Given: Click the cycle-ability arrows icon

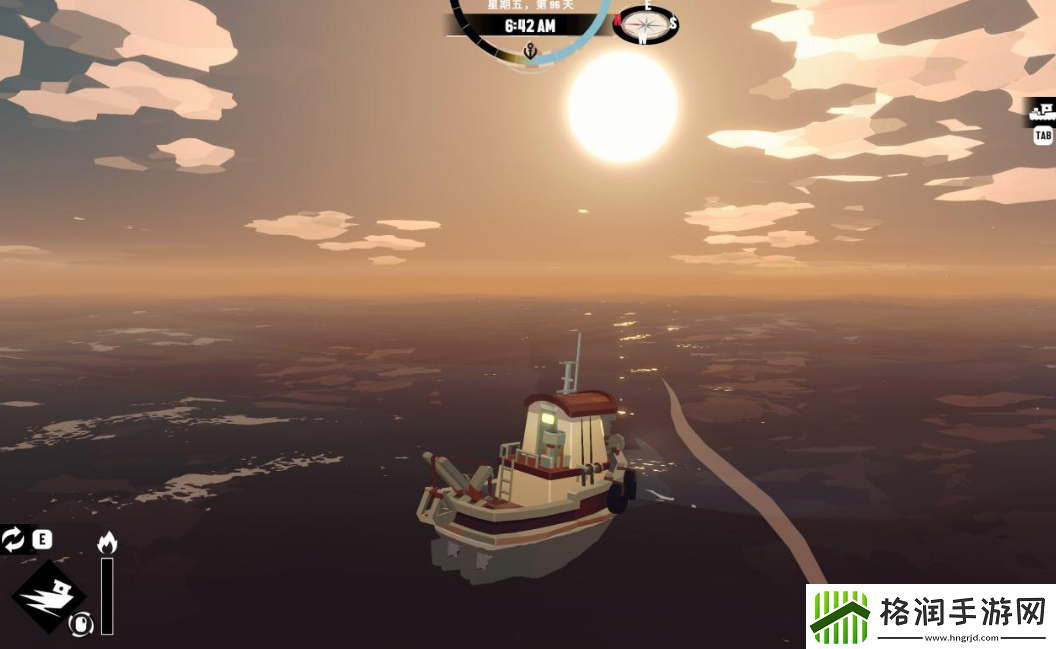Looking at the screenshot, I should [x=14, y=540].
